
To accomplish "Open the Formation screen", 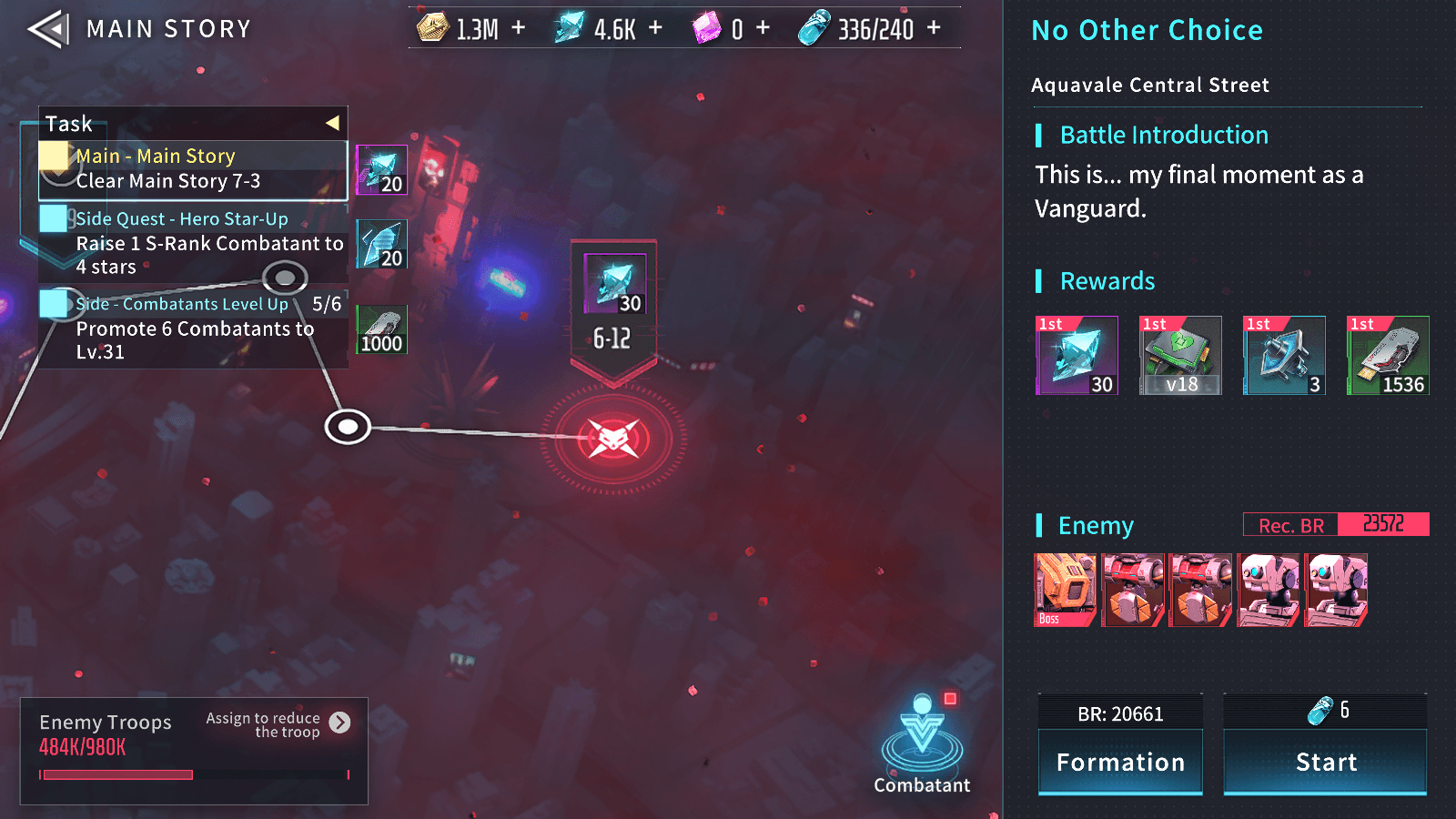I will pyautogui.click(x=1120, y=762).
